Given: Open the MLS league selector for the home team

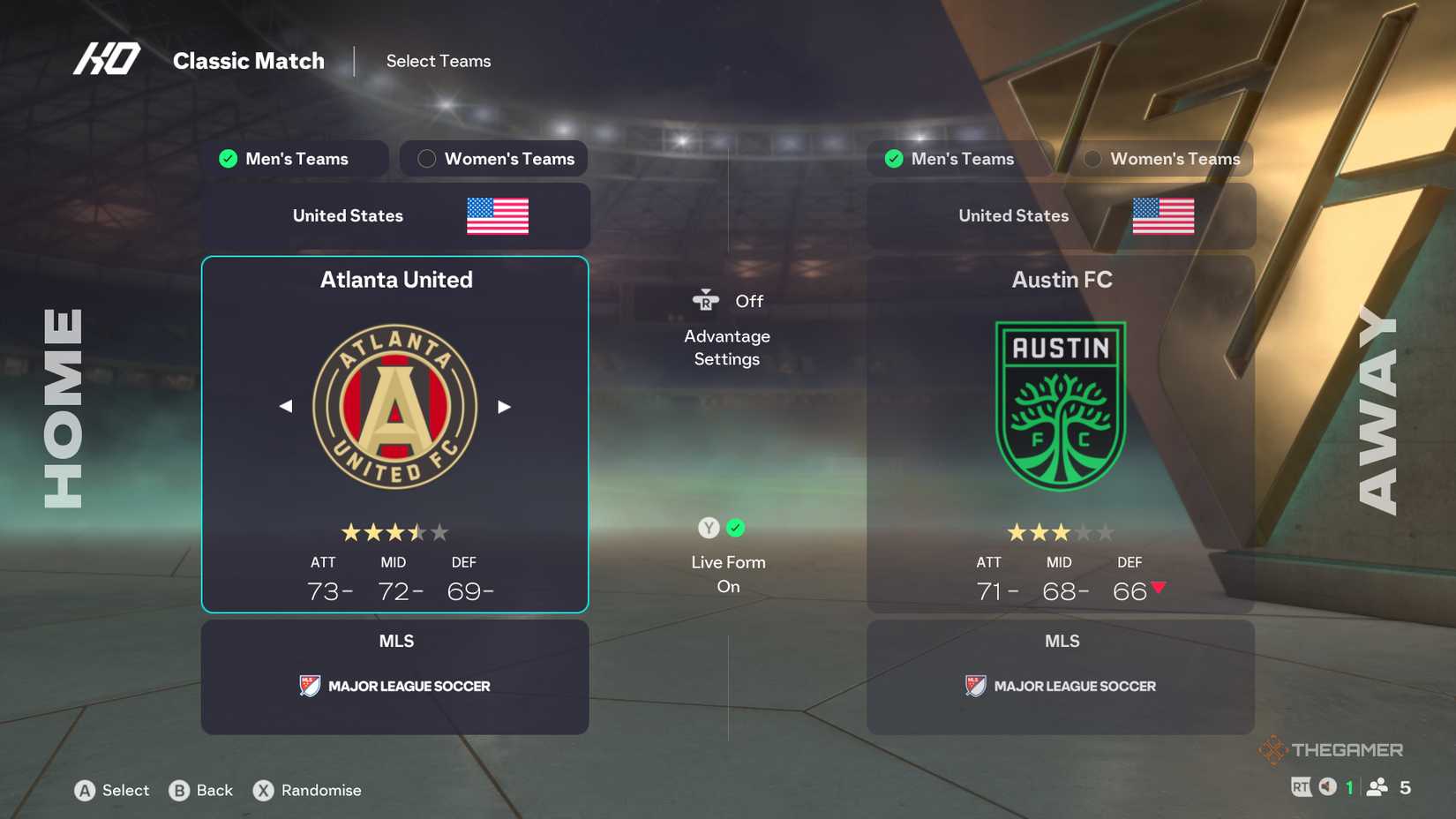Looking at the screenshot, I should pyautogui.click(x=394, y=677).
